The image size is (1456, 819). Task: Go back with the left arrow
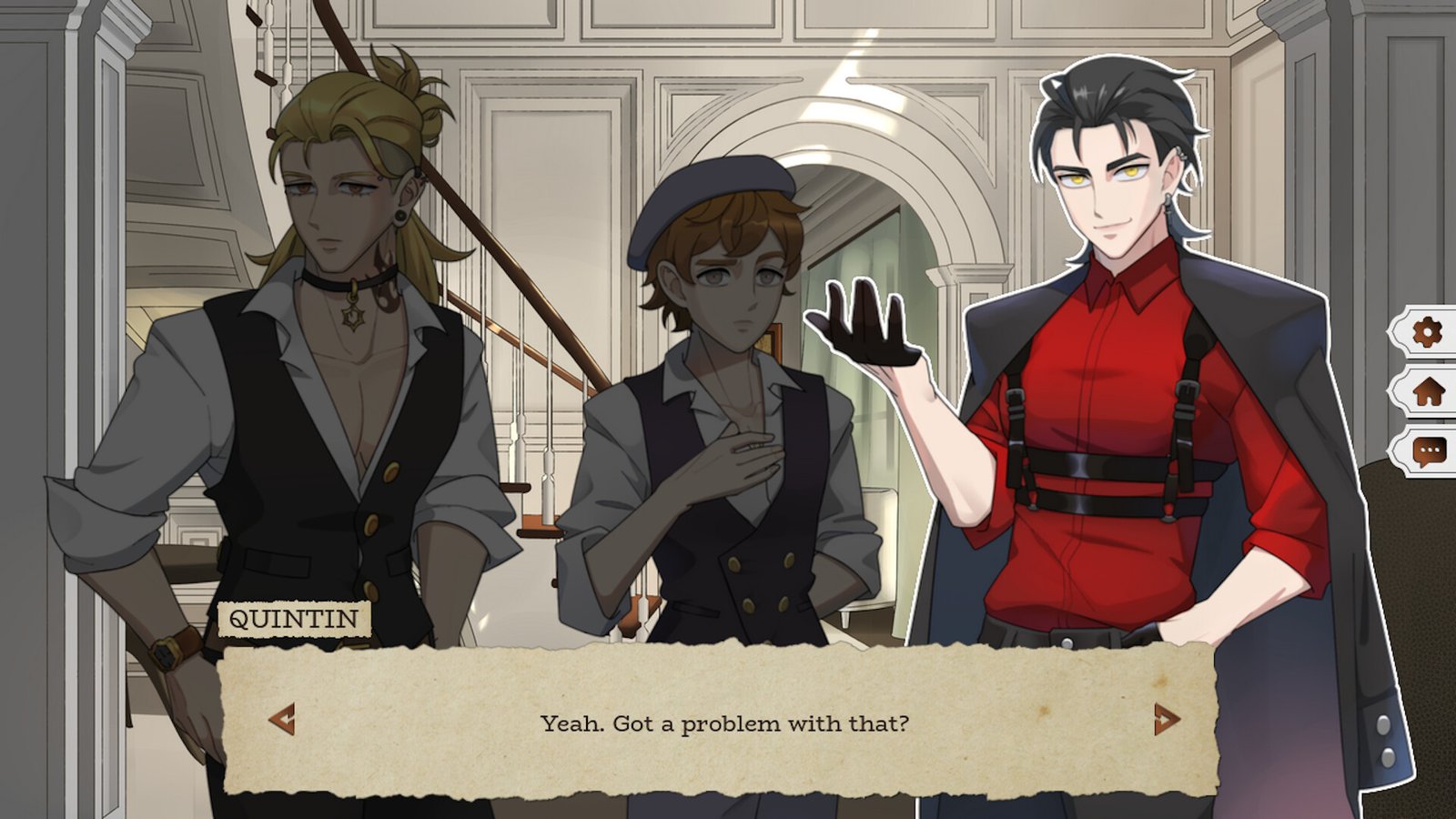pos(282,719)
